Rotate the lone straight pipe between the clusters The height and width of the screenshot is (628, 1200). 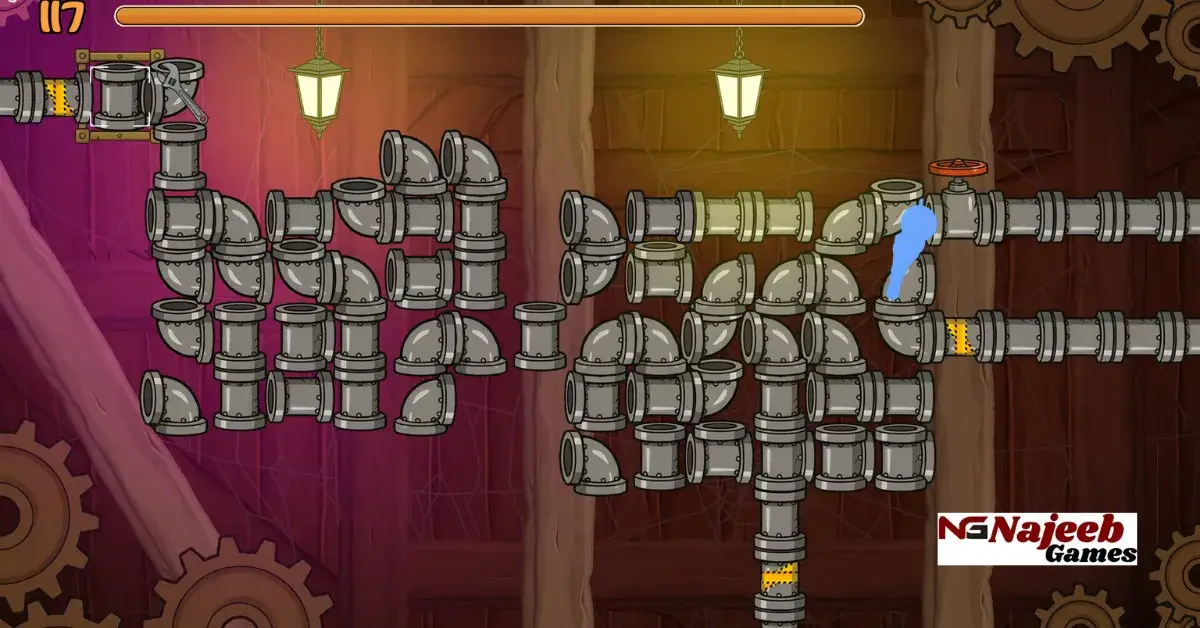[x=540, y=336]
